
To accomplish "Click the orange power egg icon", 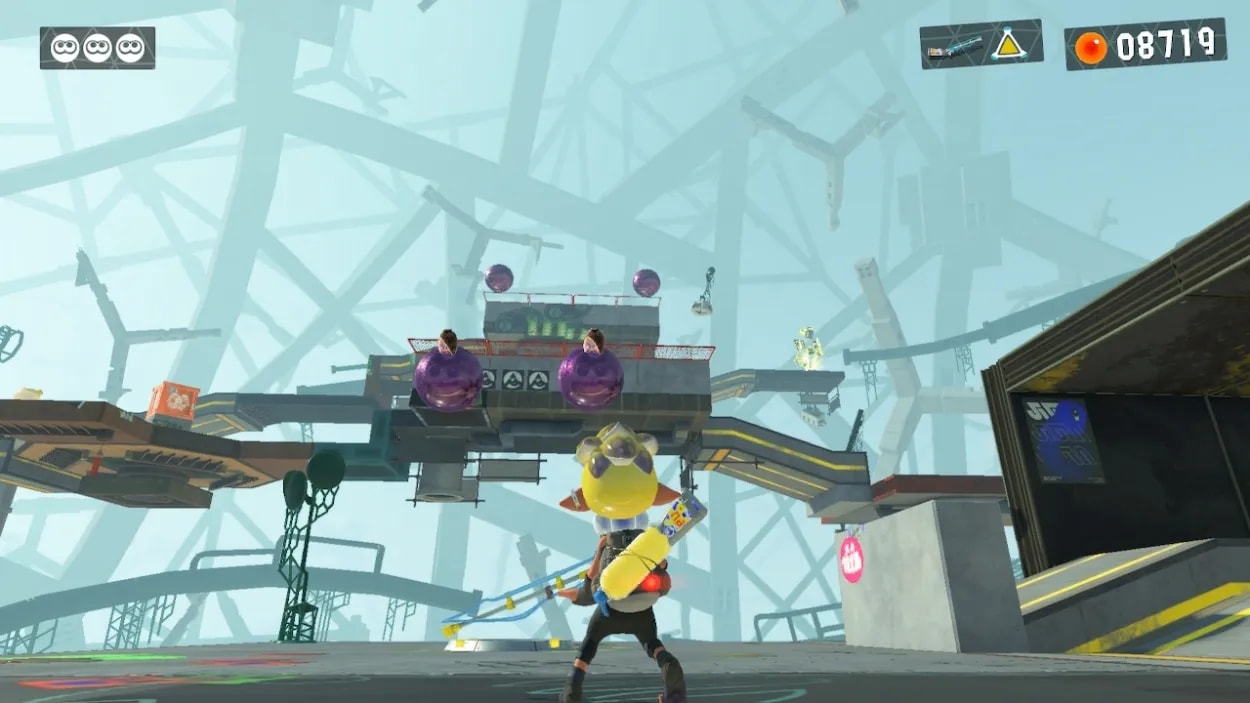I will (x=1090, y=47).
